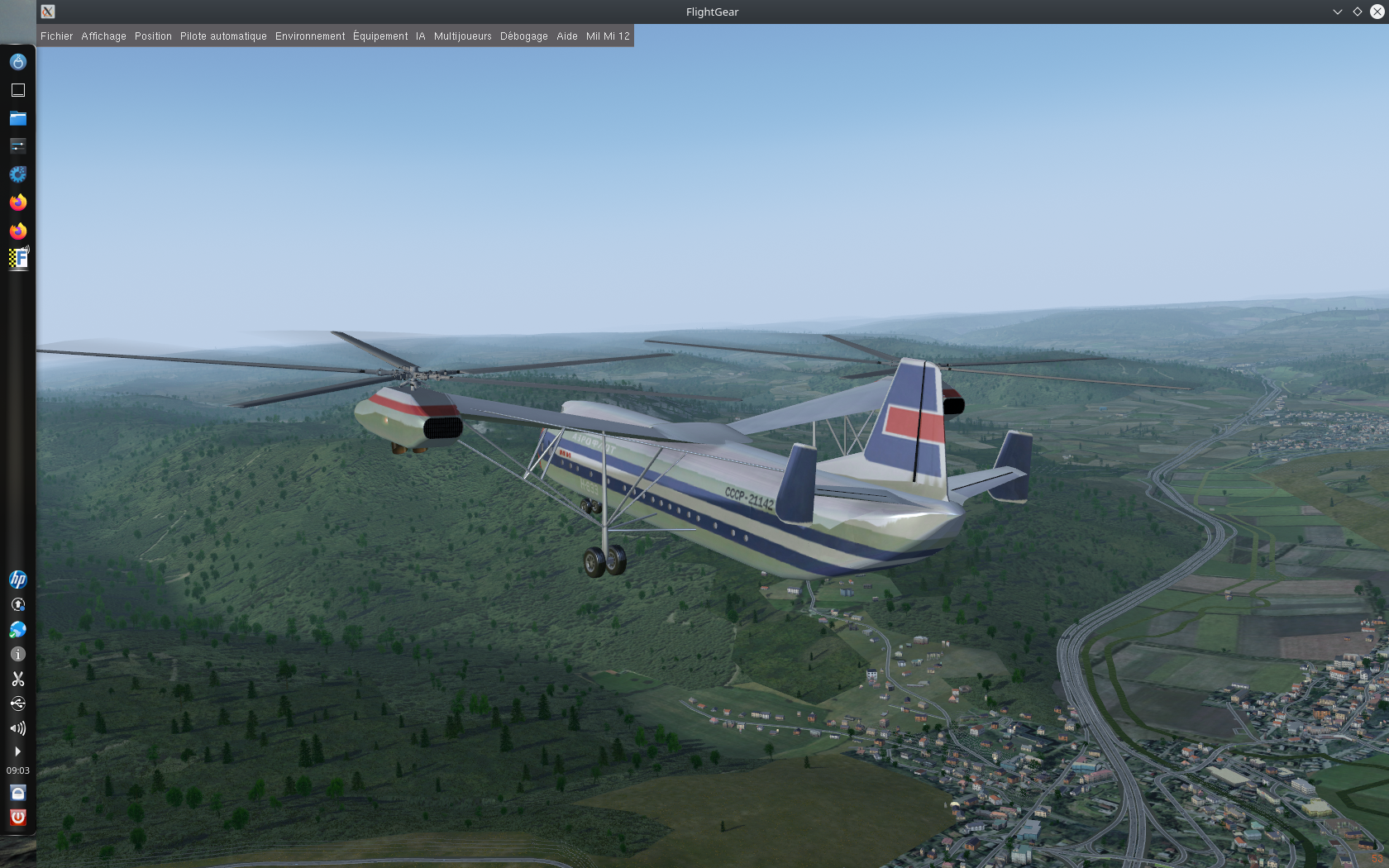Viewport: 1389px width, 868px height.
Task: Minimize the FlightGear window
Action: point(1337,12)
